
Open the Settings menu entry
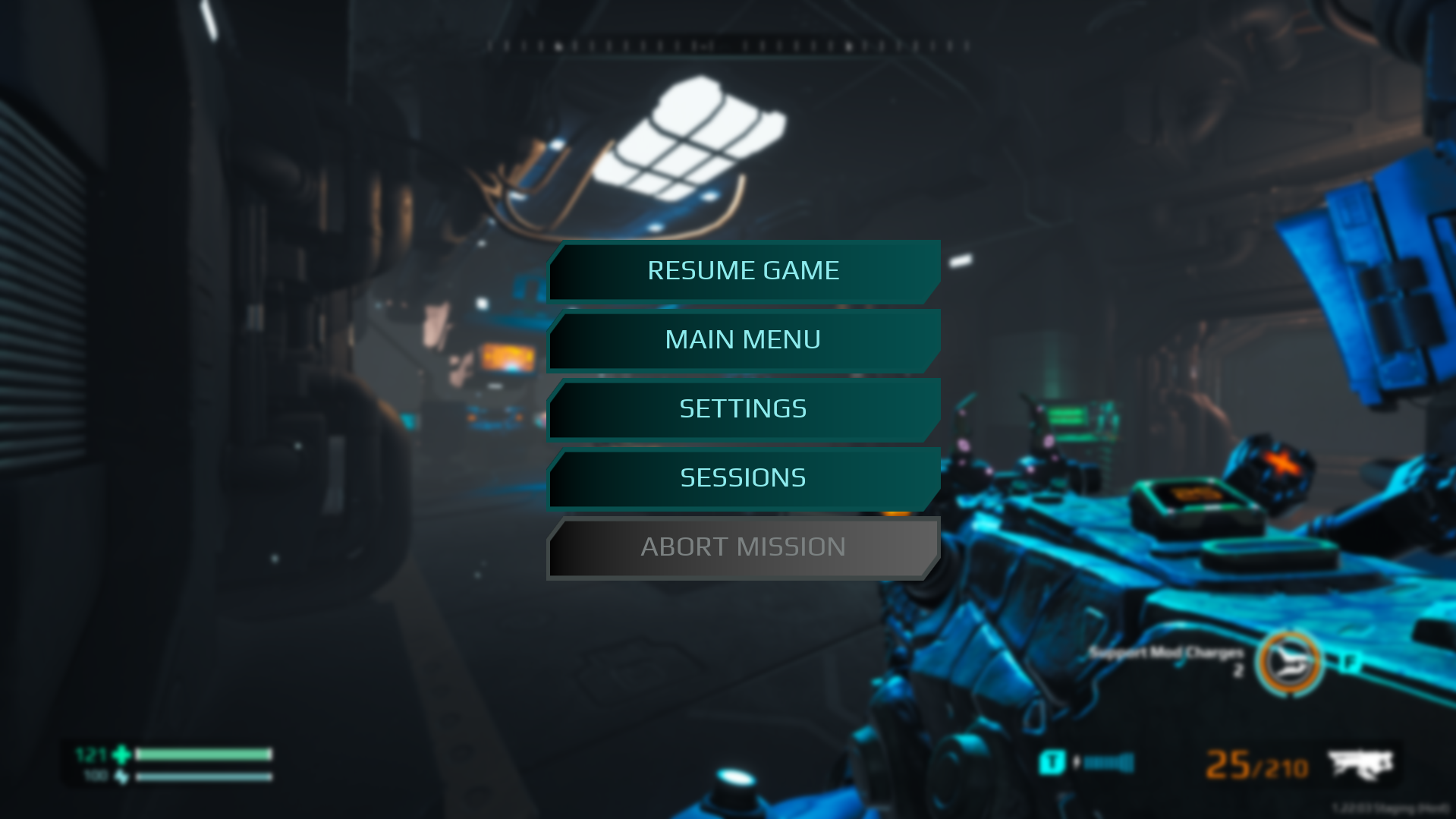(x=744, y=409)
